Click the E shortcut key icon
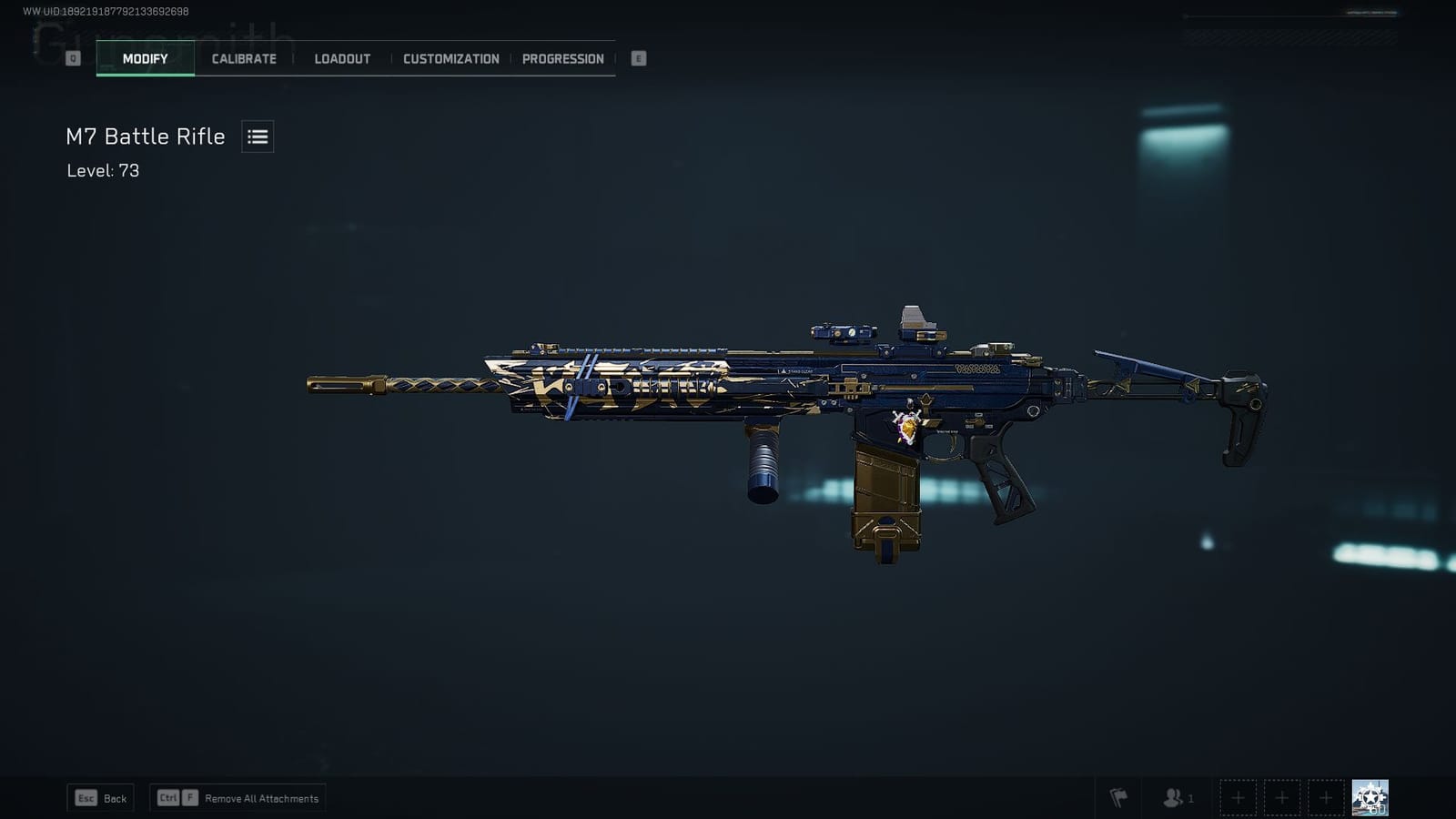The width and height of the screenshot is (1456, 819). (638, 57)
